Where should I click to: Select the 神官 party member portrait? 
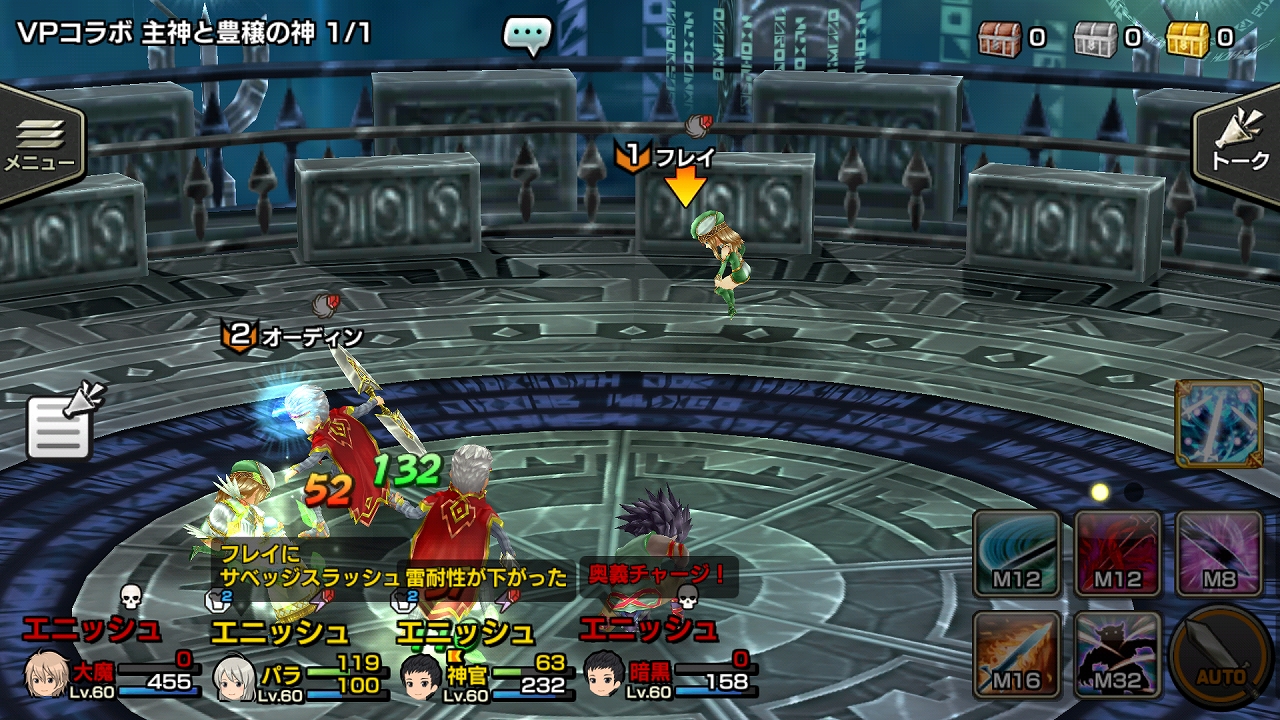[x=421, y=677]
